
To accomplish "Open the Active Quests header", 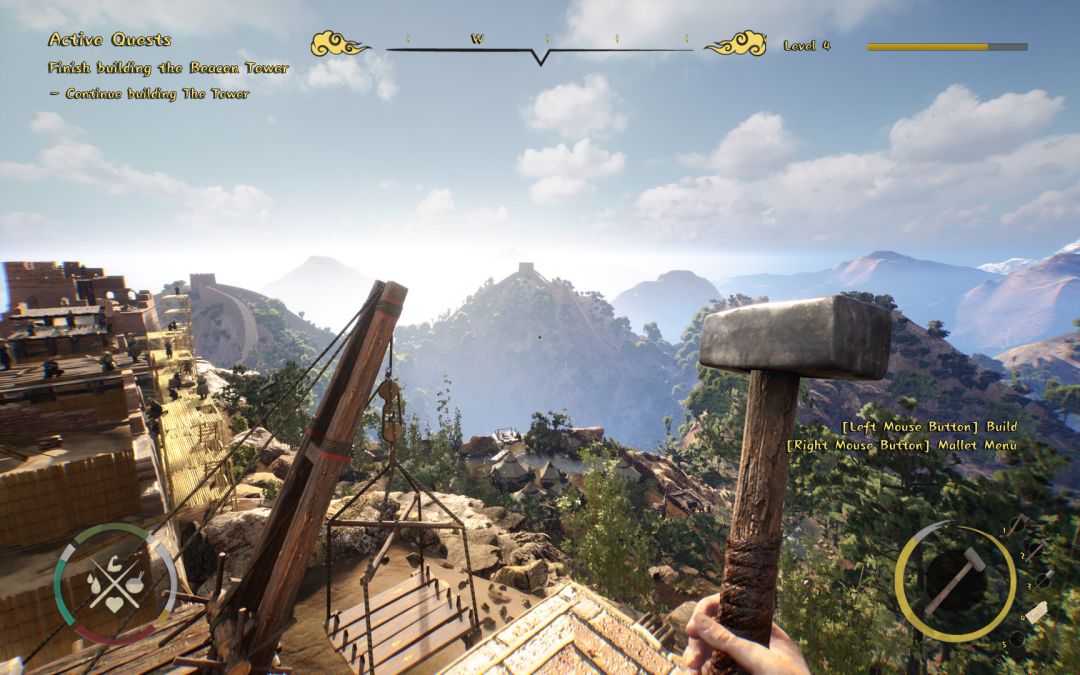I will (109, 40).
